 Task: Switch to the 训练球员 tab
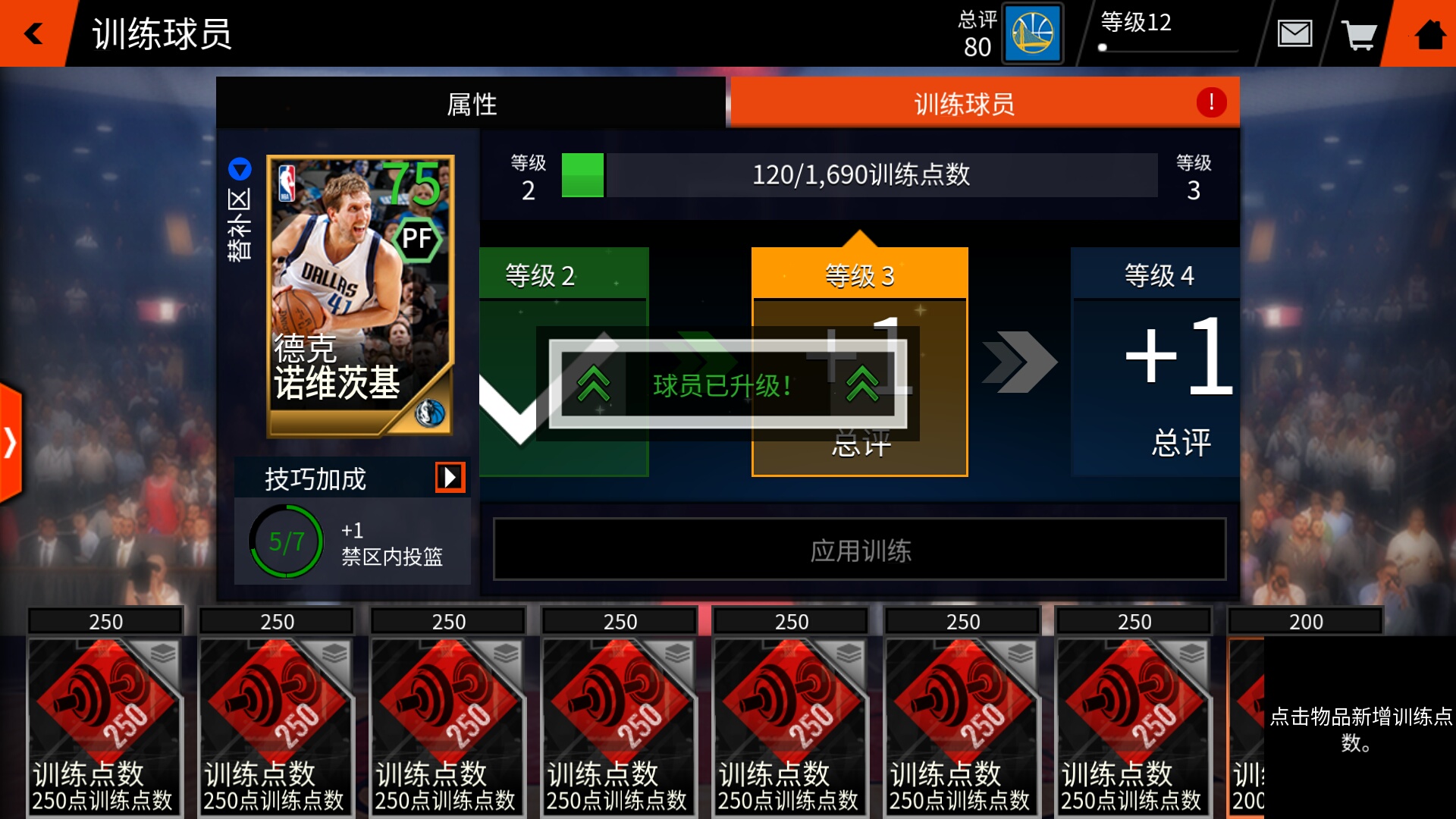point(967,103)
